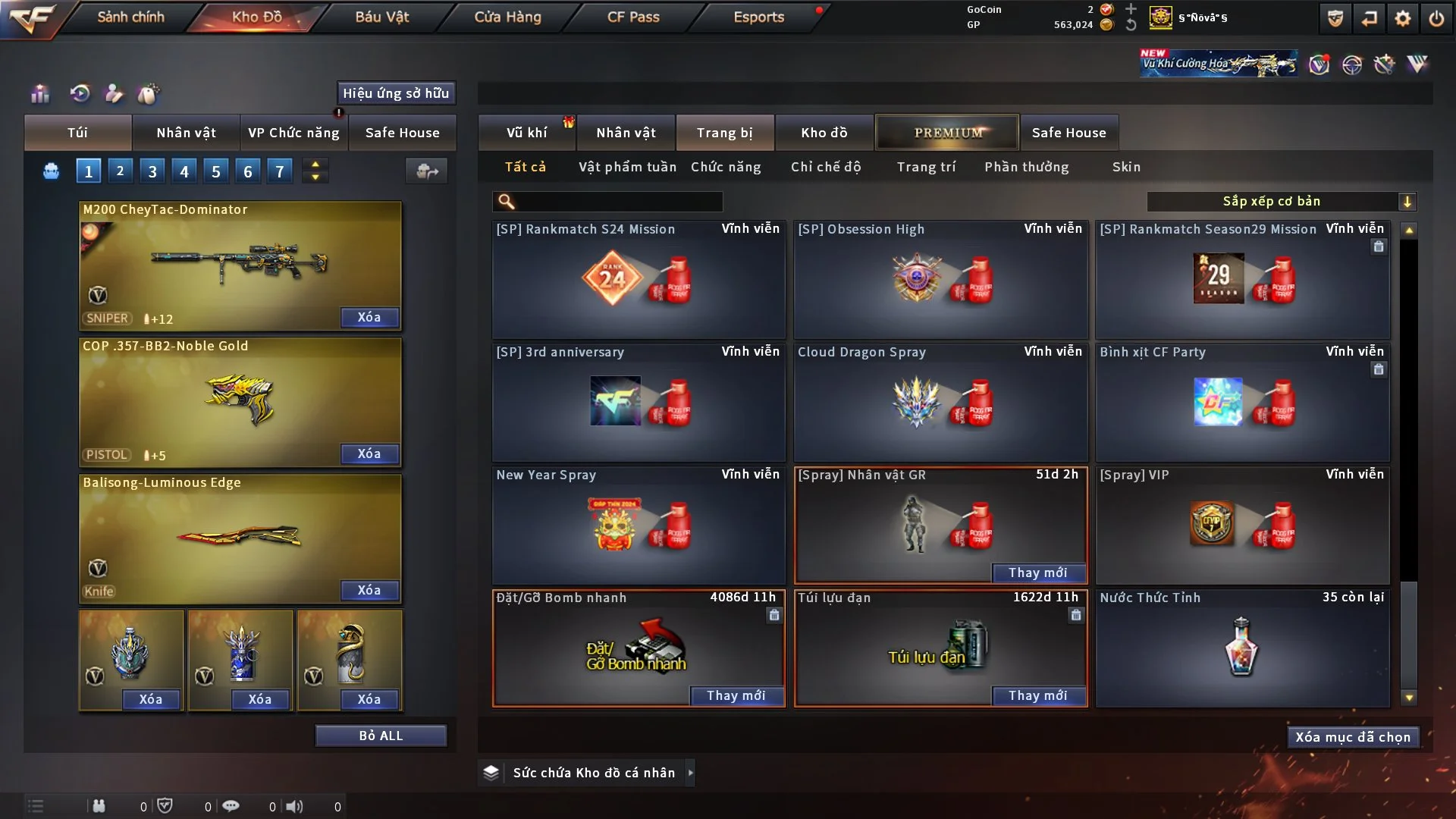
Task: Renew the Túi lựu đạn item
Action: [x=1037, y=695]
